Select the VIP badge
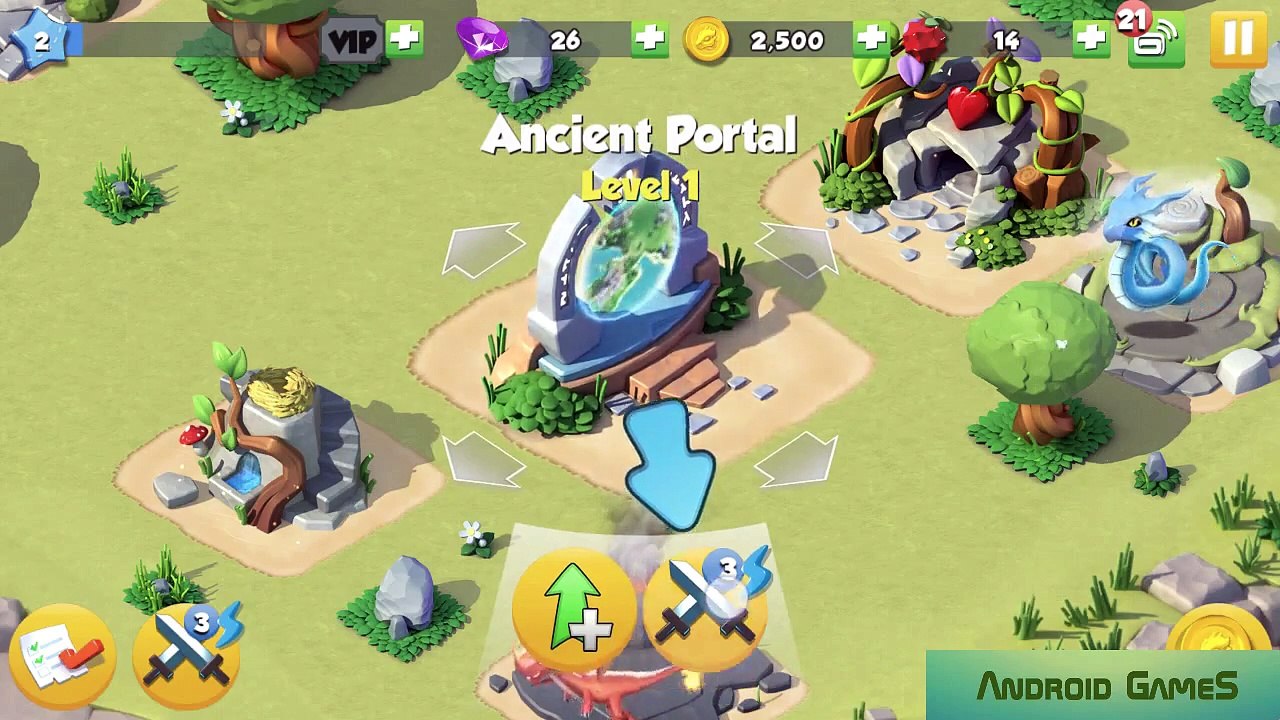 pyautogui.click(x=353, y=41)
